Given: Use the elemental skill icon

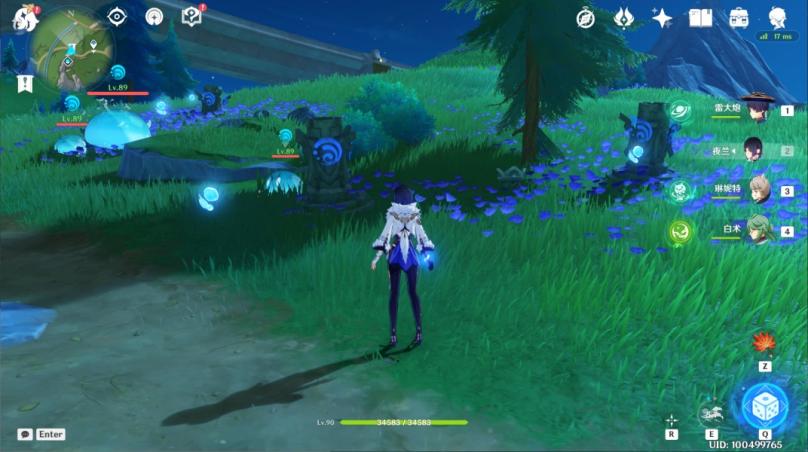Looking at the screenshot, I should 711,414.
